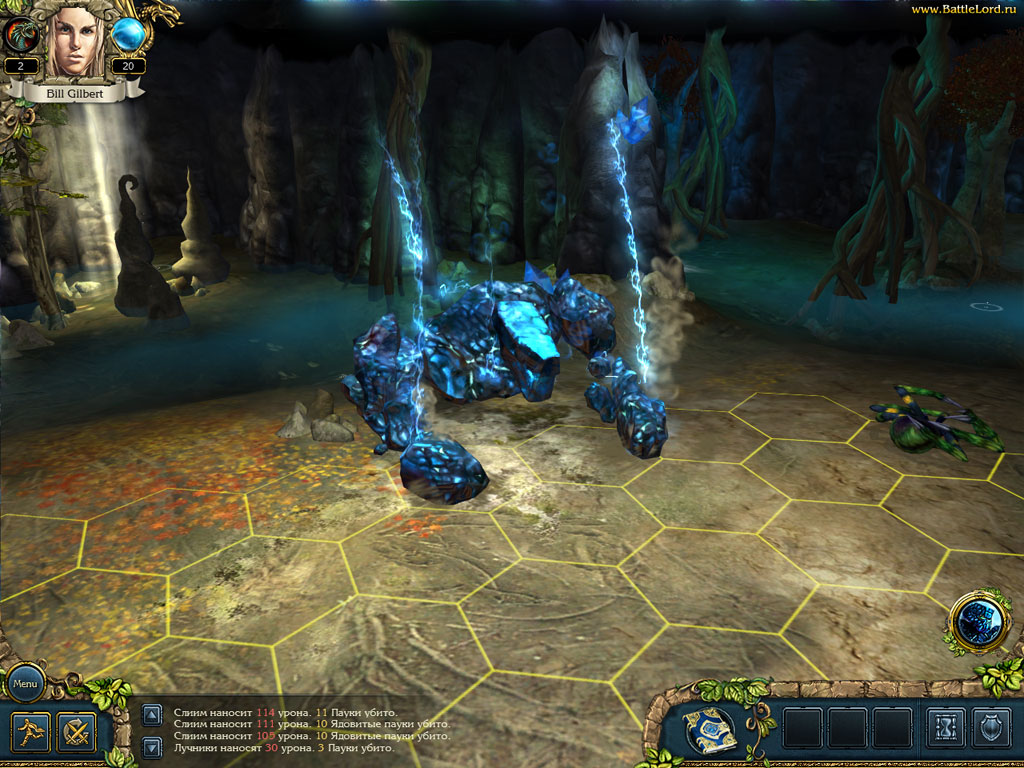Open the blue spell book
1024x768 pixels.
point(711,730)
